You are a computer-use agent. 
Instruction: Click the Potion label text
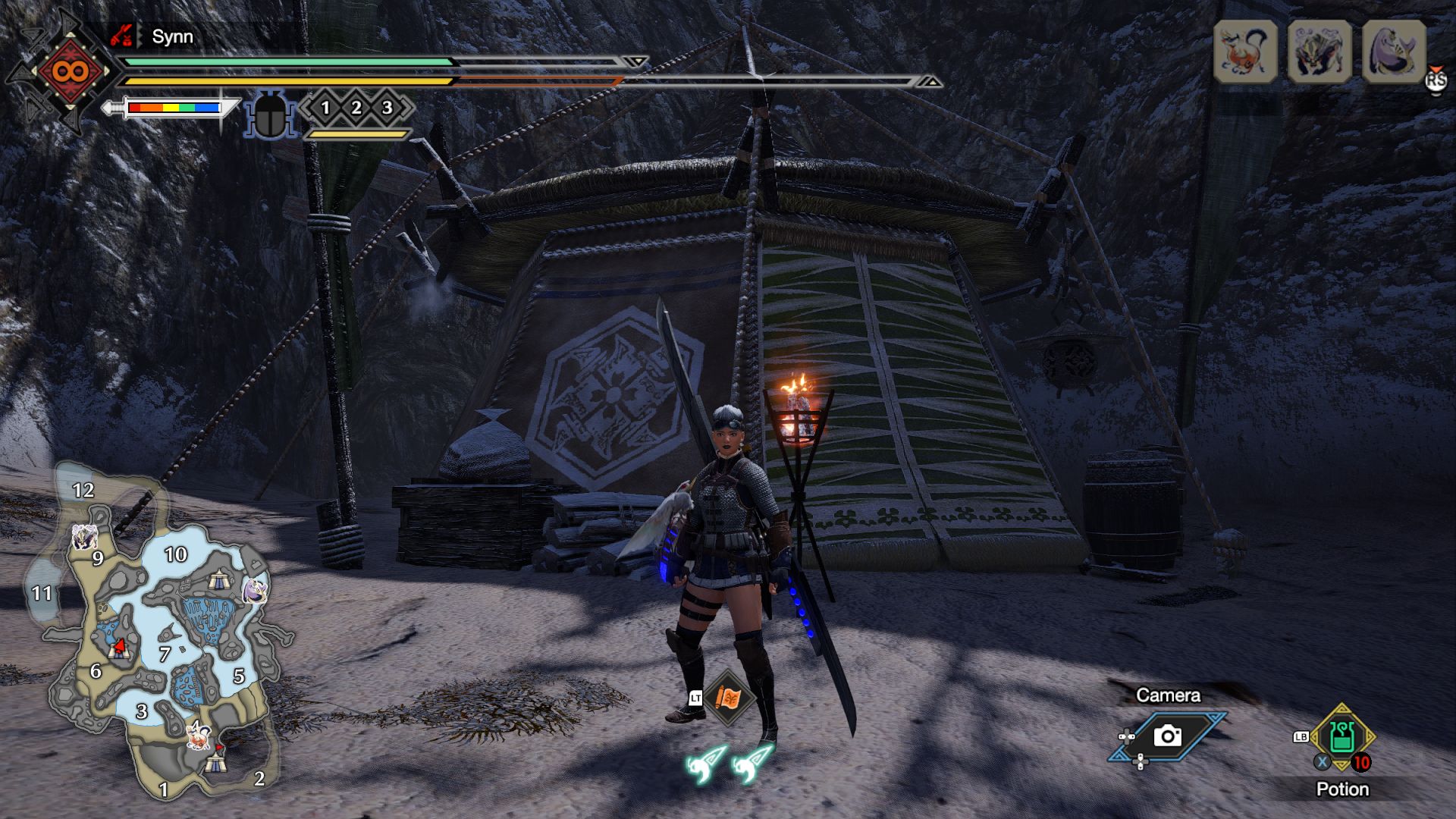pos(1342,789)
